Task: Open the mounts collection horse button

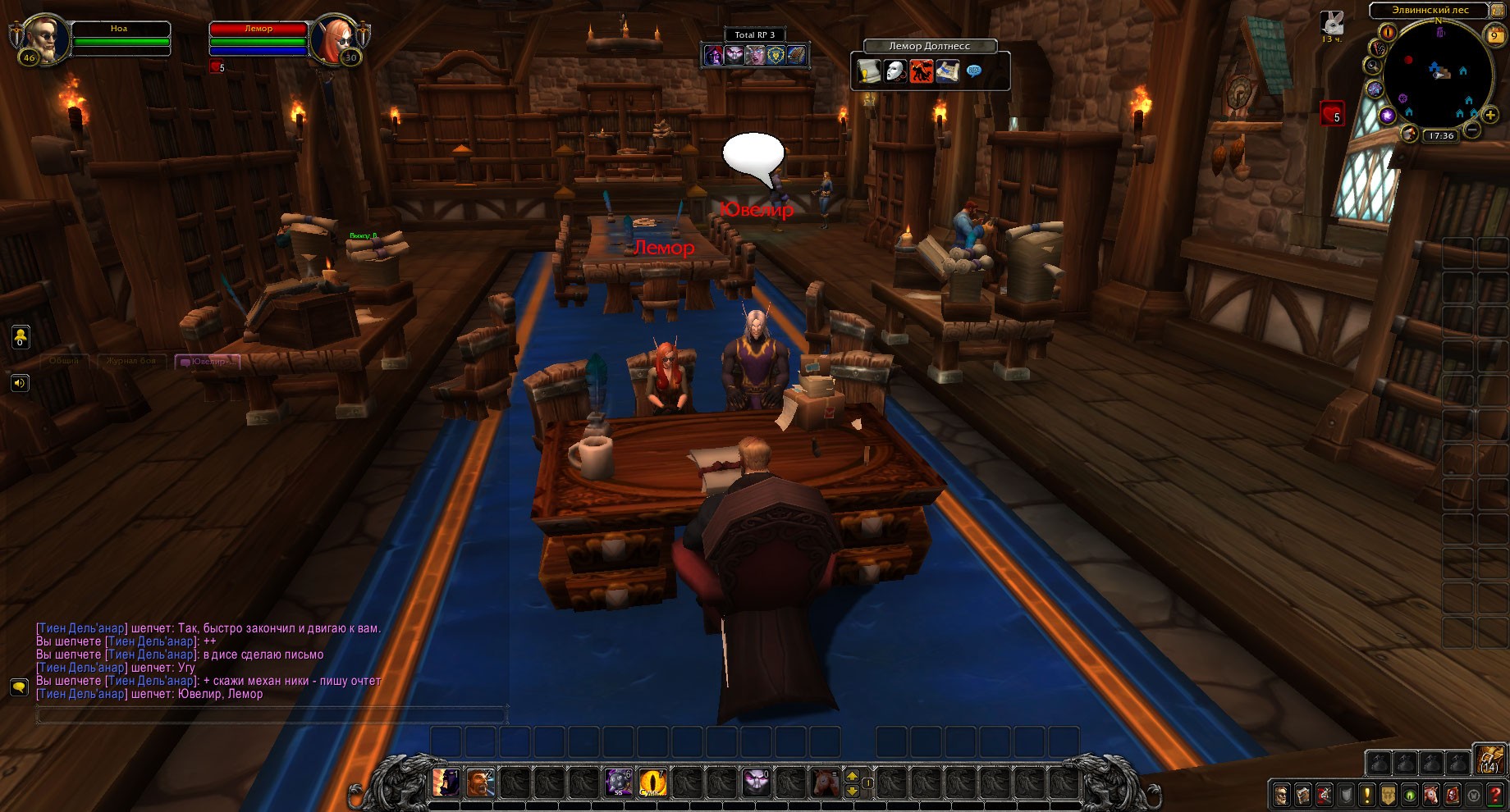Action: [1430, 794]
